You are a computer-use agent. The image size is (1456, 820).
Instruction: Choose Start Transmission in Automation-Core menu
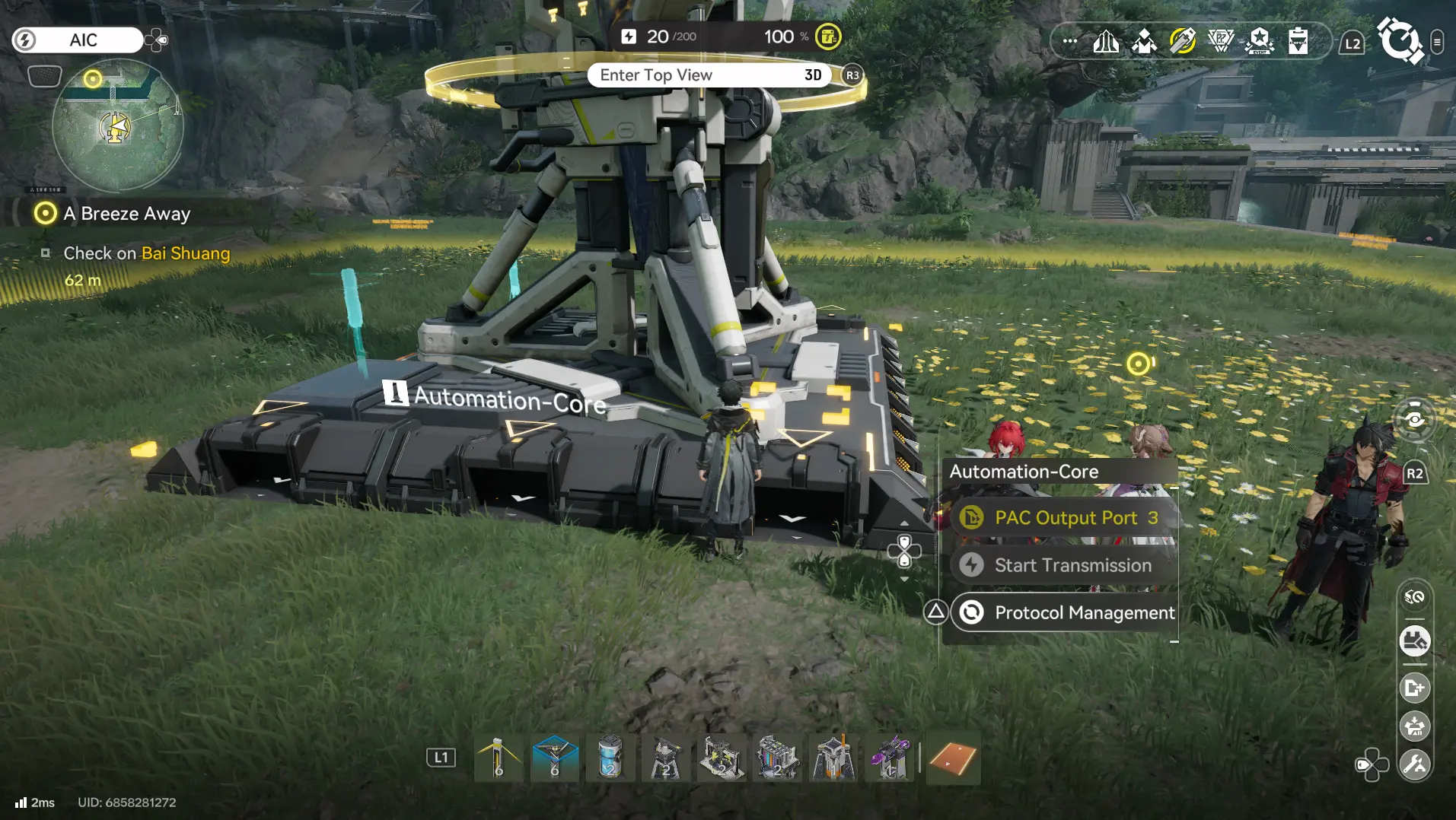(1064, 565)
